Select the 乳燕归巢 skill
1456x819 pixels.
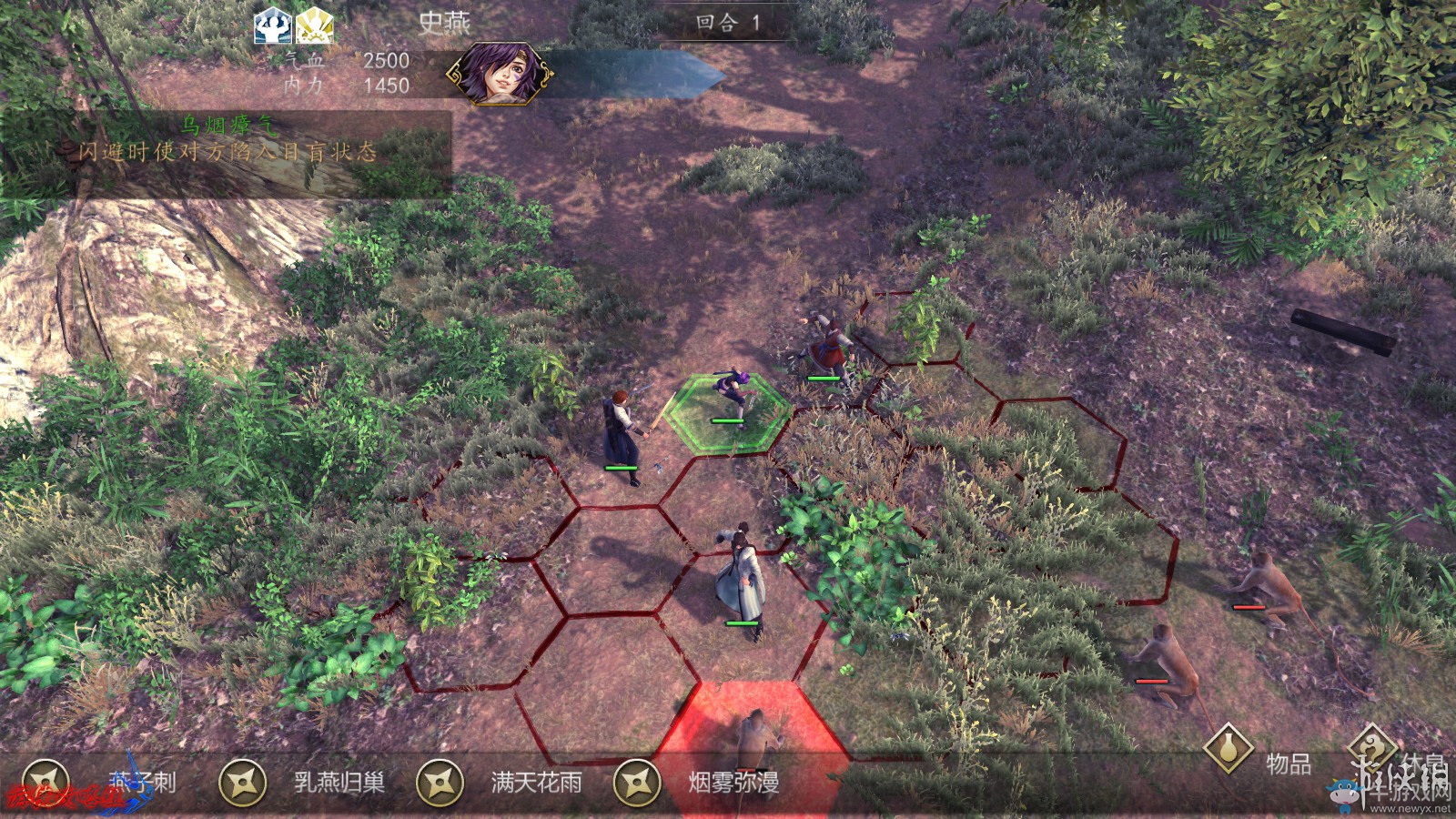[244, 783]
